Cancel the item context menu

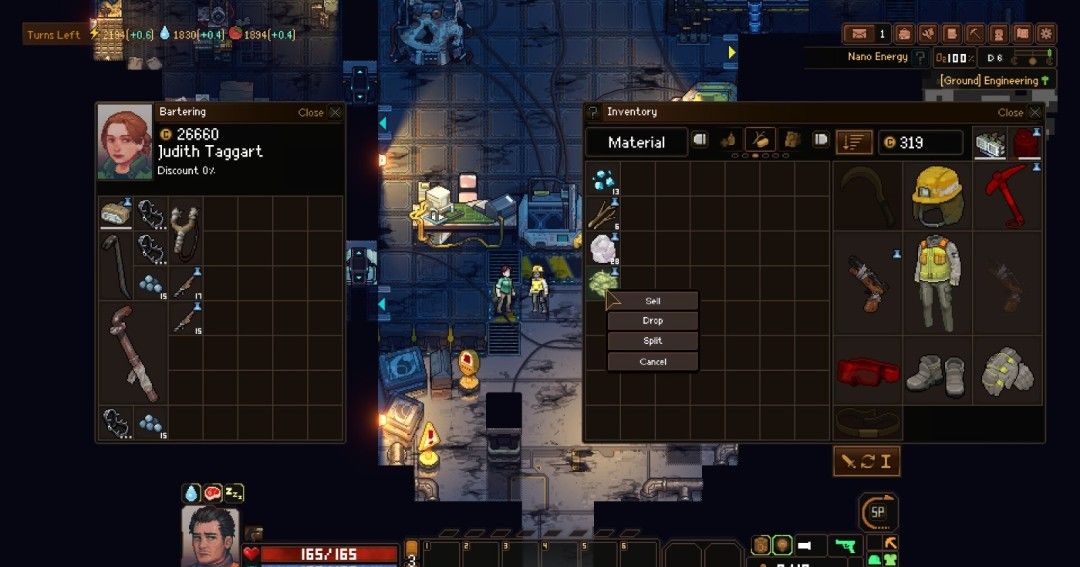click(x=652, y=361)
